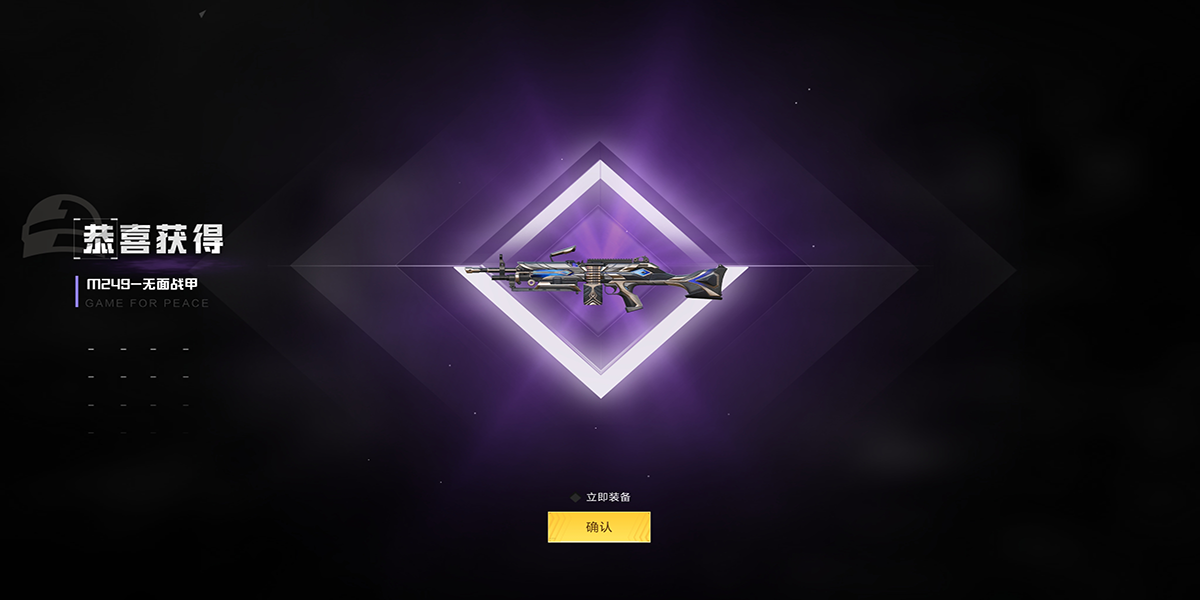The width and height of the screenshot is (1200, 600).
Task: Confirm the reward with the yellow 确认 button
Action: pos(599,527)
